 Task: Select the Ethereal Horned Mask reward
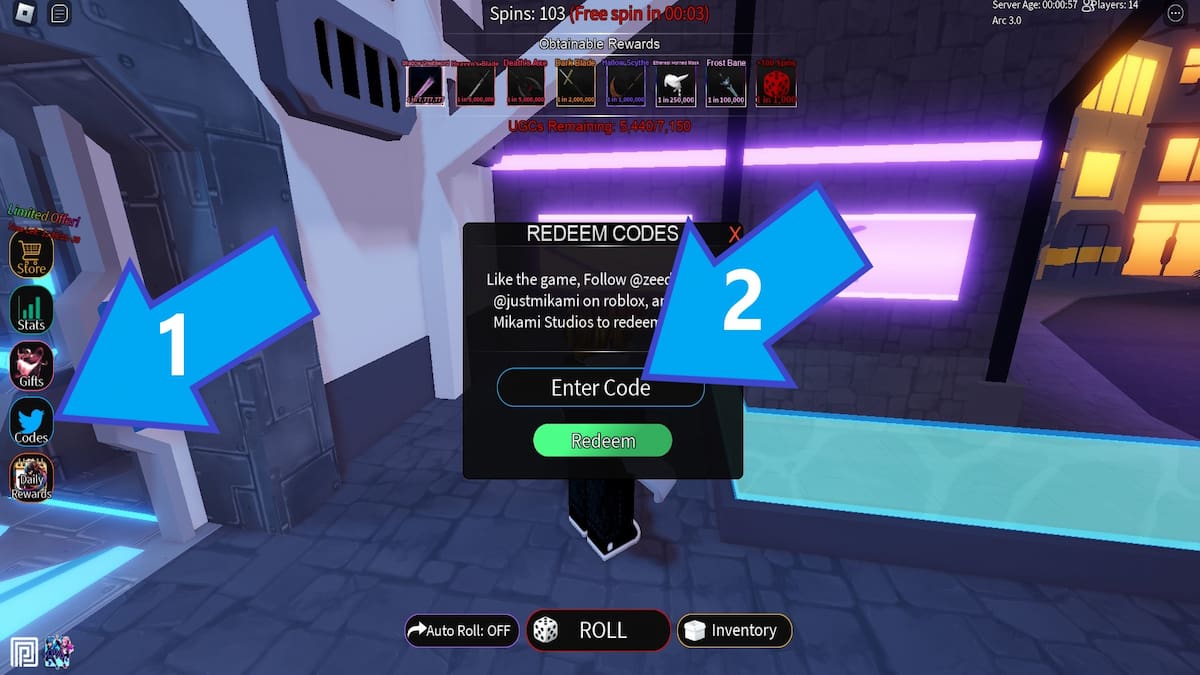click(674, 85)
